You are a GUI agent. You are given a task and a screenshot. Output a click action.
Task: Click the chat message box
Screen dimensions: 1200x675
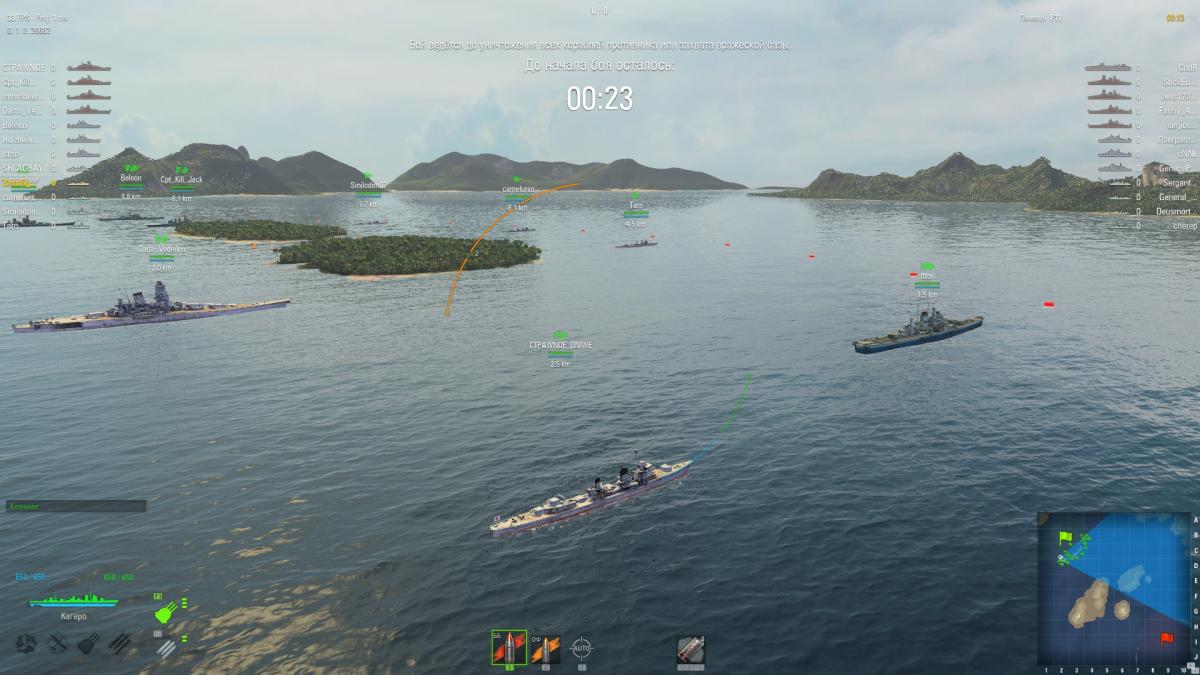76,506
